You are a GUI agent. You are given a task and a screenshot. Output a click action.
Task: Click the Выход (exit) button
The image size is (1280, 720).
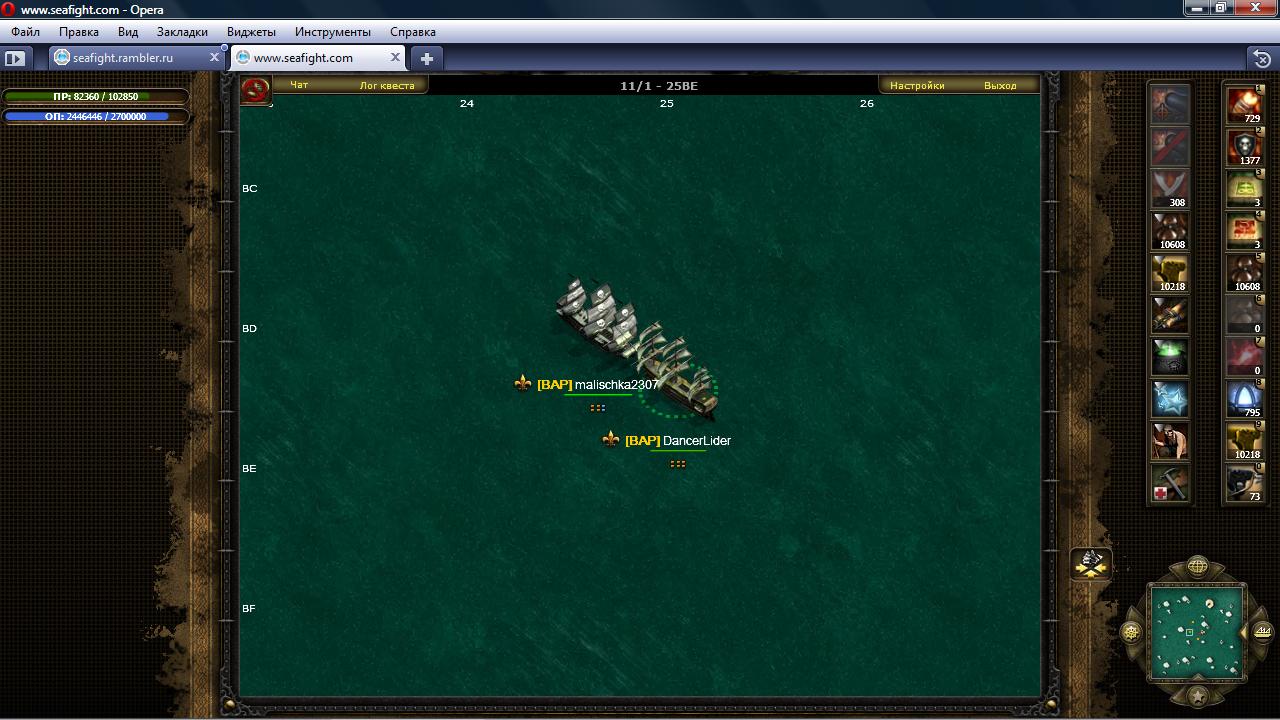(x=1000, y=86)
